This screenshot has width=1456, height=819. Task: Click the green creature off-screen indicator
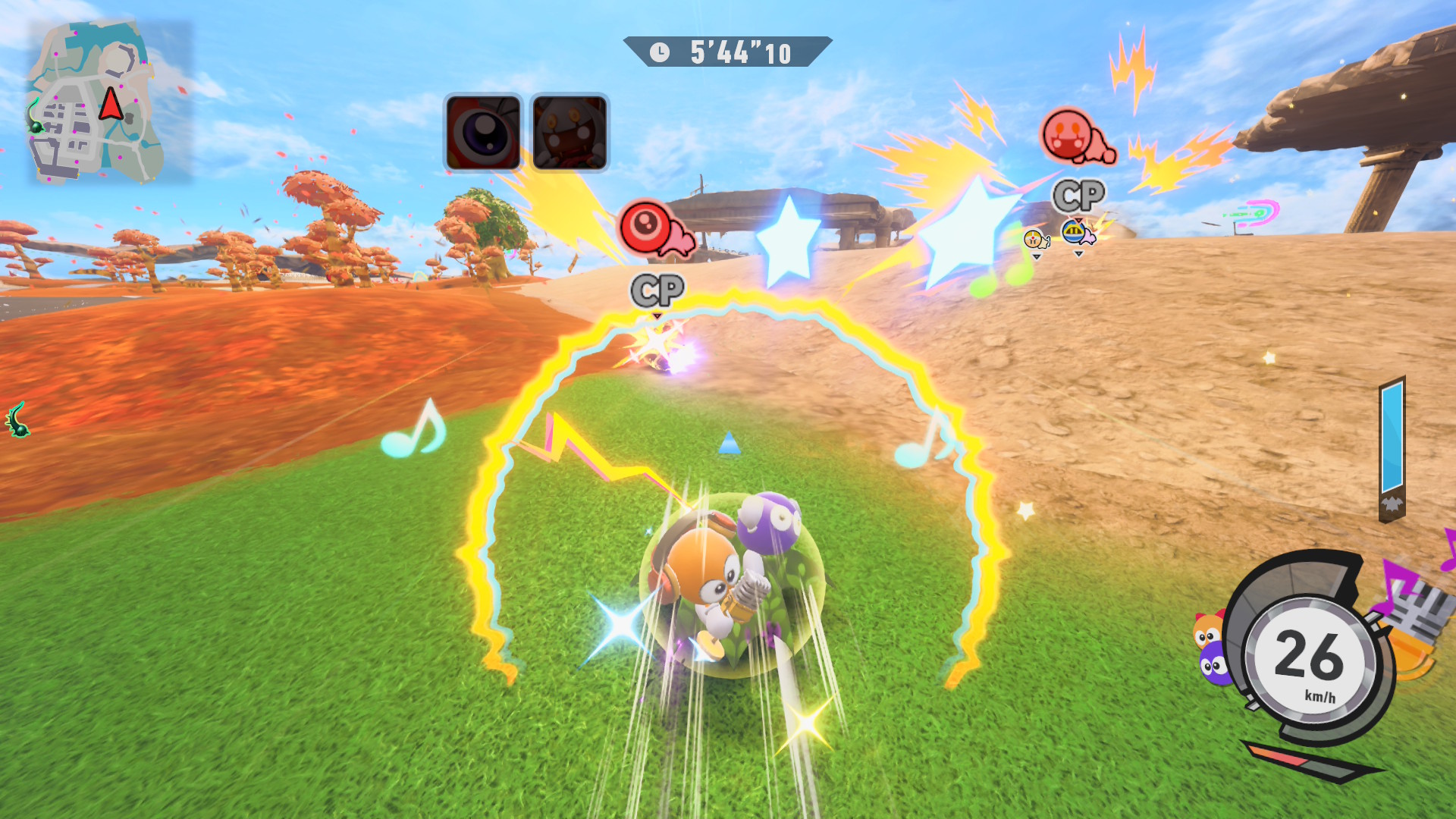pos(18,419)
